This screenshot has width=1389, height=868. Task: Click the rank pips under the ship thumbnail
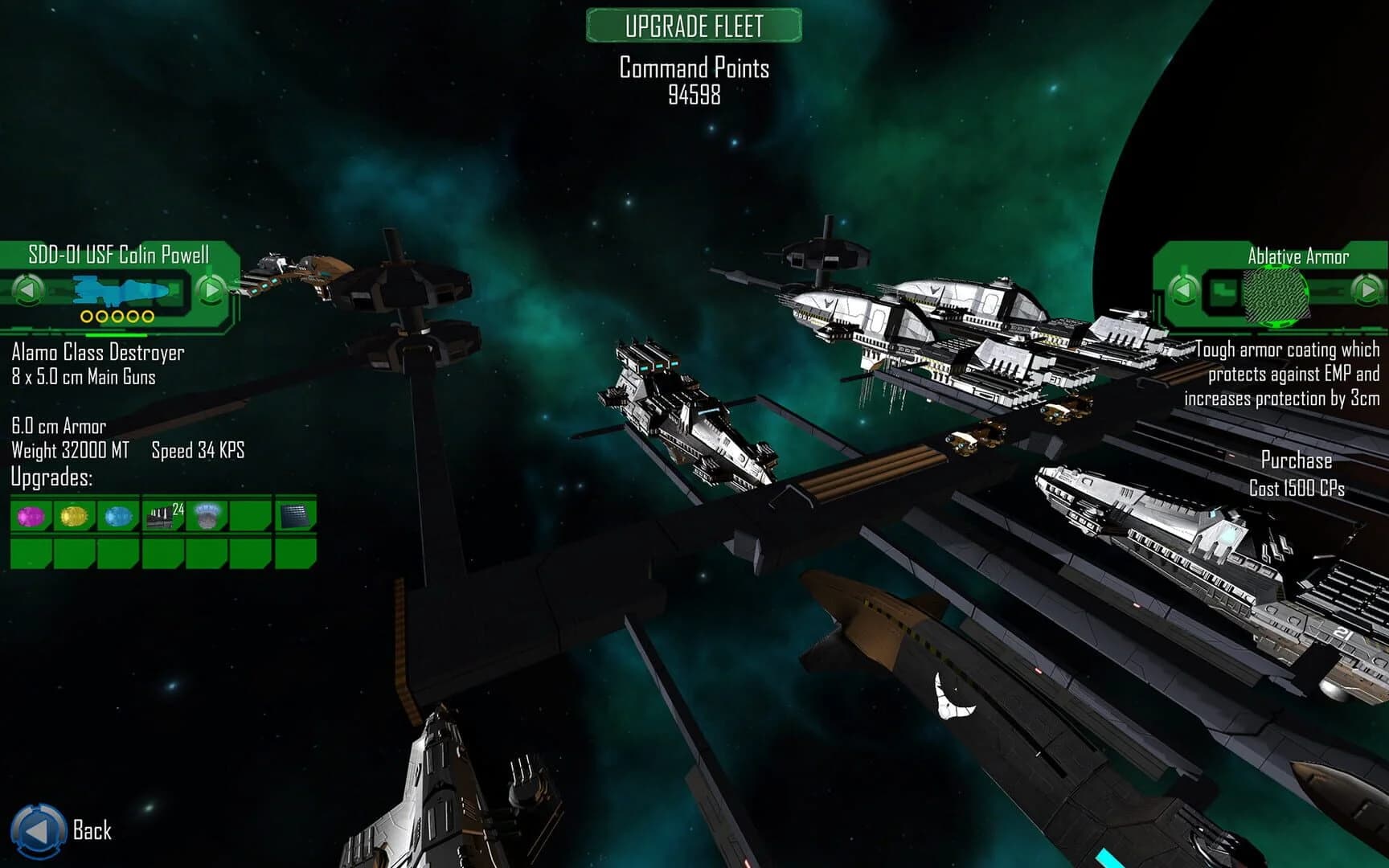pos(117,317)
